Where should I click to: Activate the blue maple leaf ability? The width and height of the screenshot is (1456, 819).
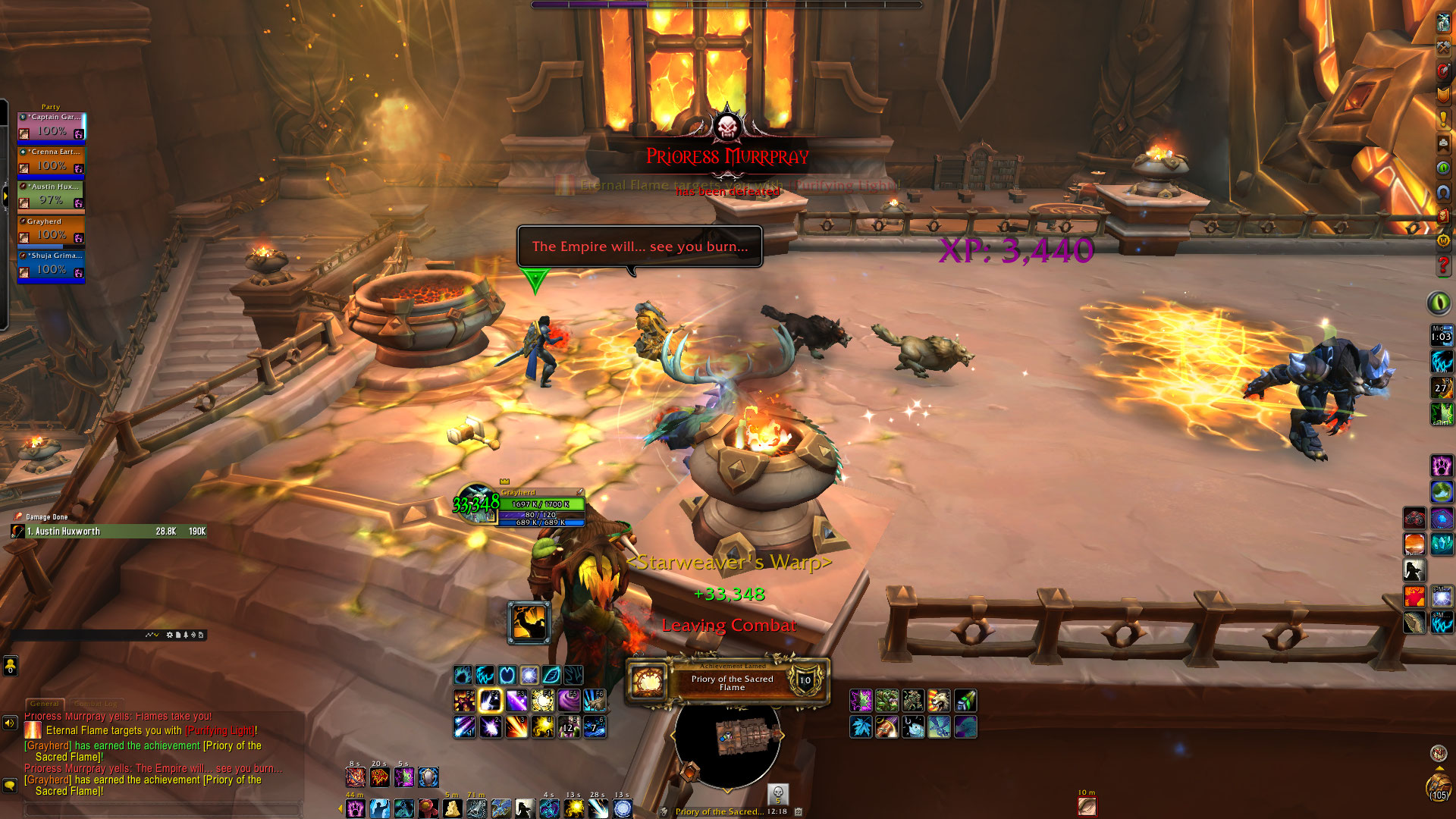861,727
